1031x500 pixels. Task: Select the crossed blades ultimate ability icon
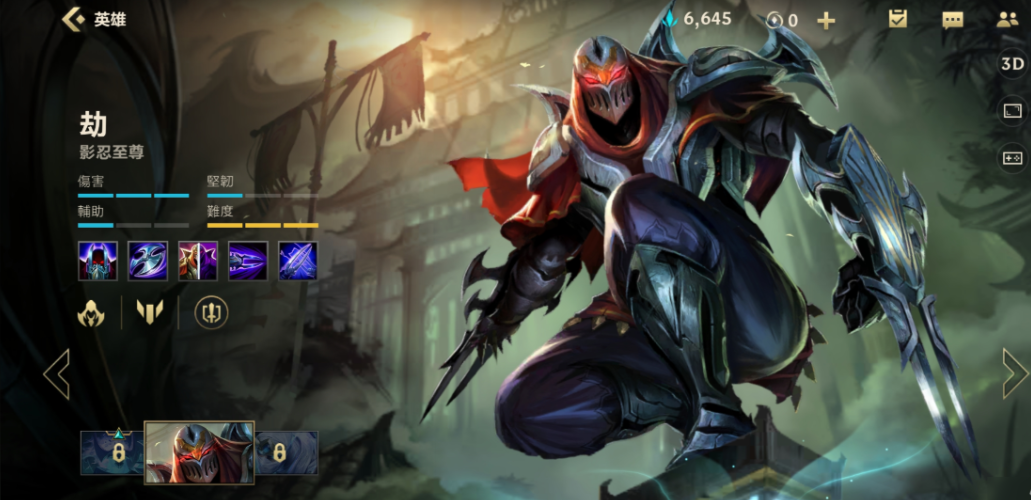(x=298, y=261)
